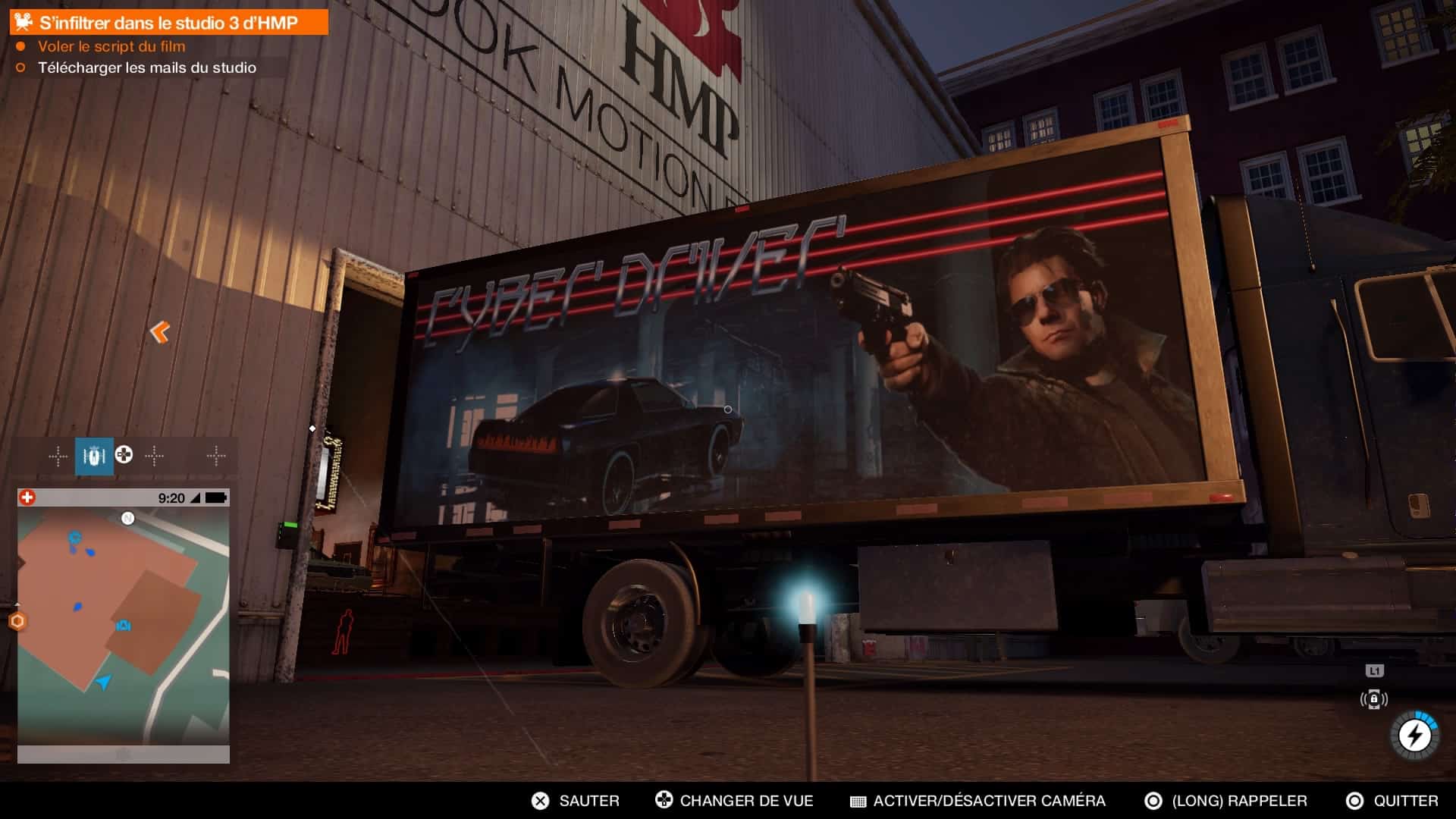This screenshot has width=1456, height=819.
Task: Select the blue camera marker on the minimap
Action: (124, 626)
